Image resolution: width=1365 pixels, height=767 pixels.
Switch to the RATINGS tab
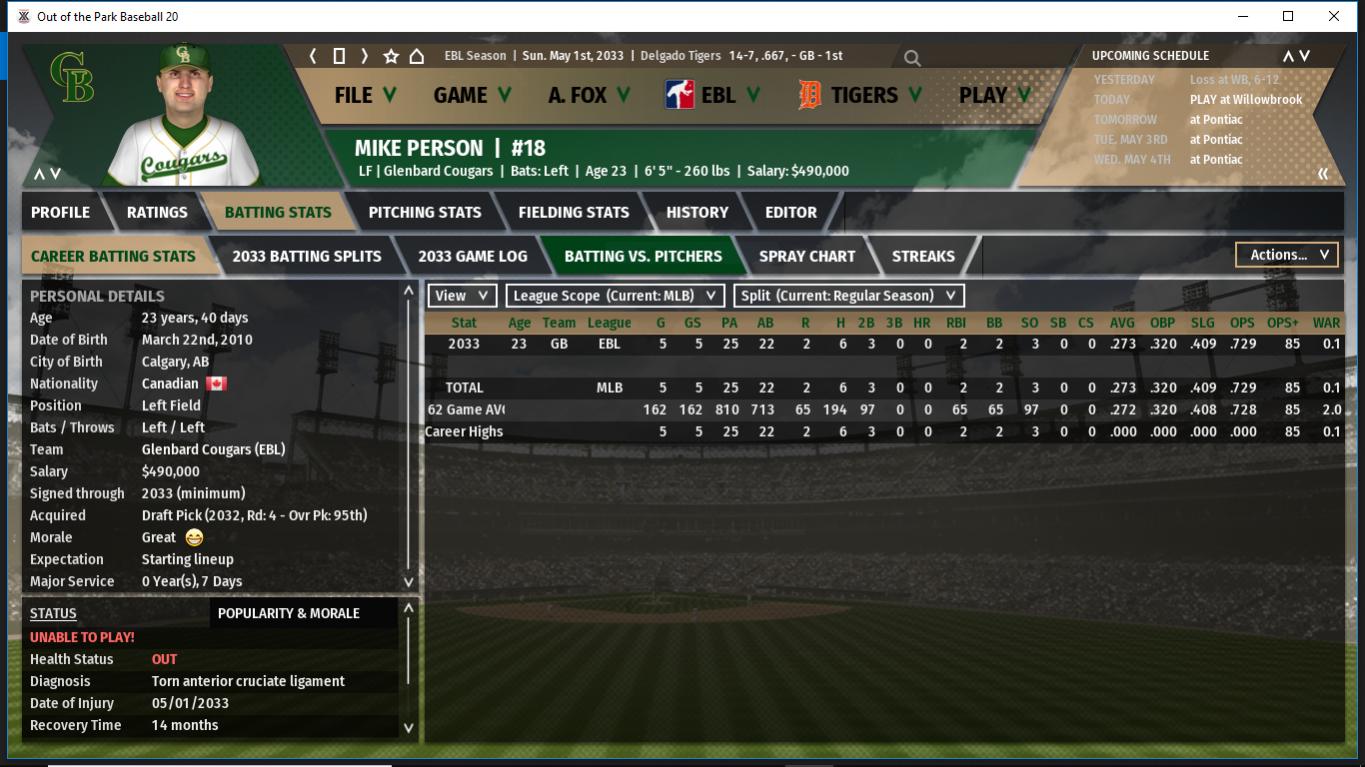[x=157, y=212]
